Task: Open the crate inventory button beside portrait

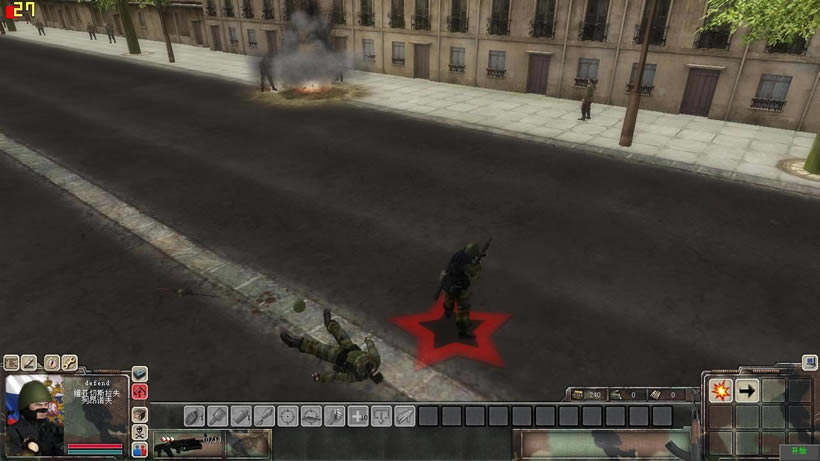Action: pos(140,413)
